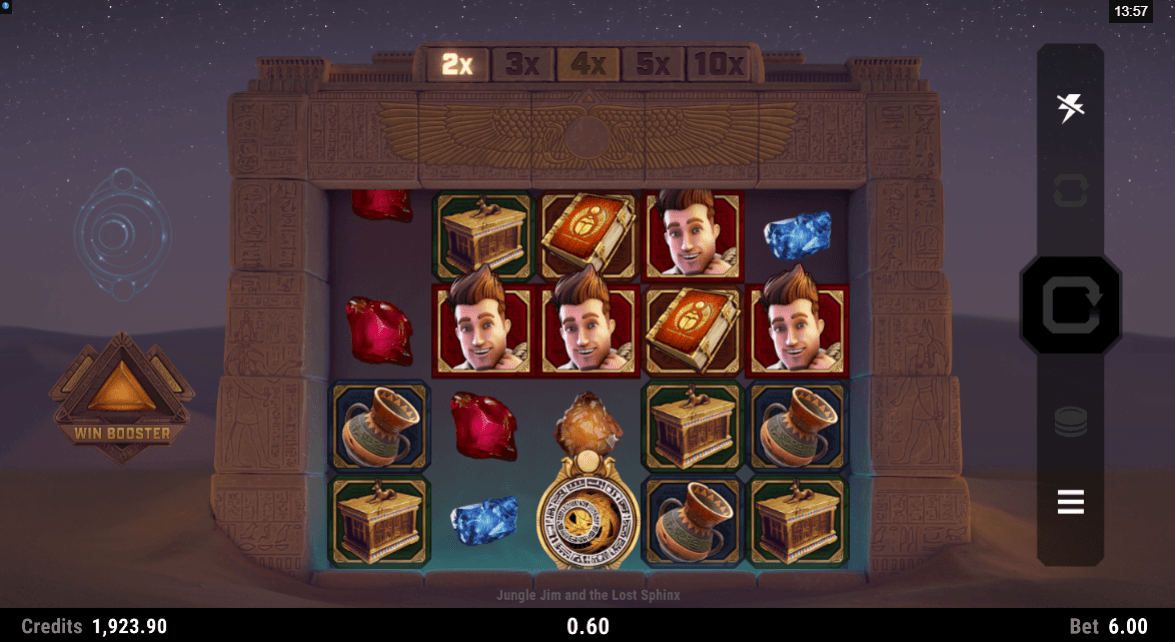
Task: Open the hamburger menu
Action: [x=1070, y=501]
